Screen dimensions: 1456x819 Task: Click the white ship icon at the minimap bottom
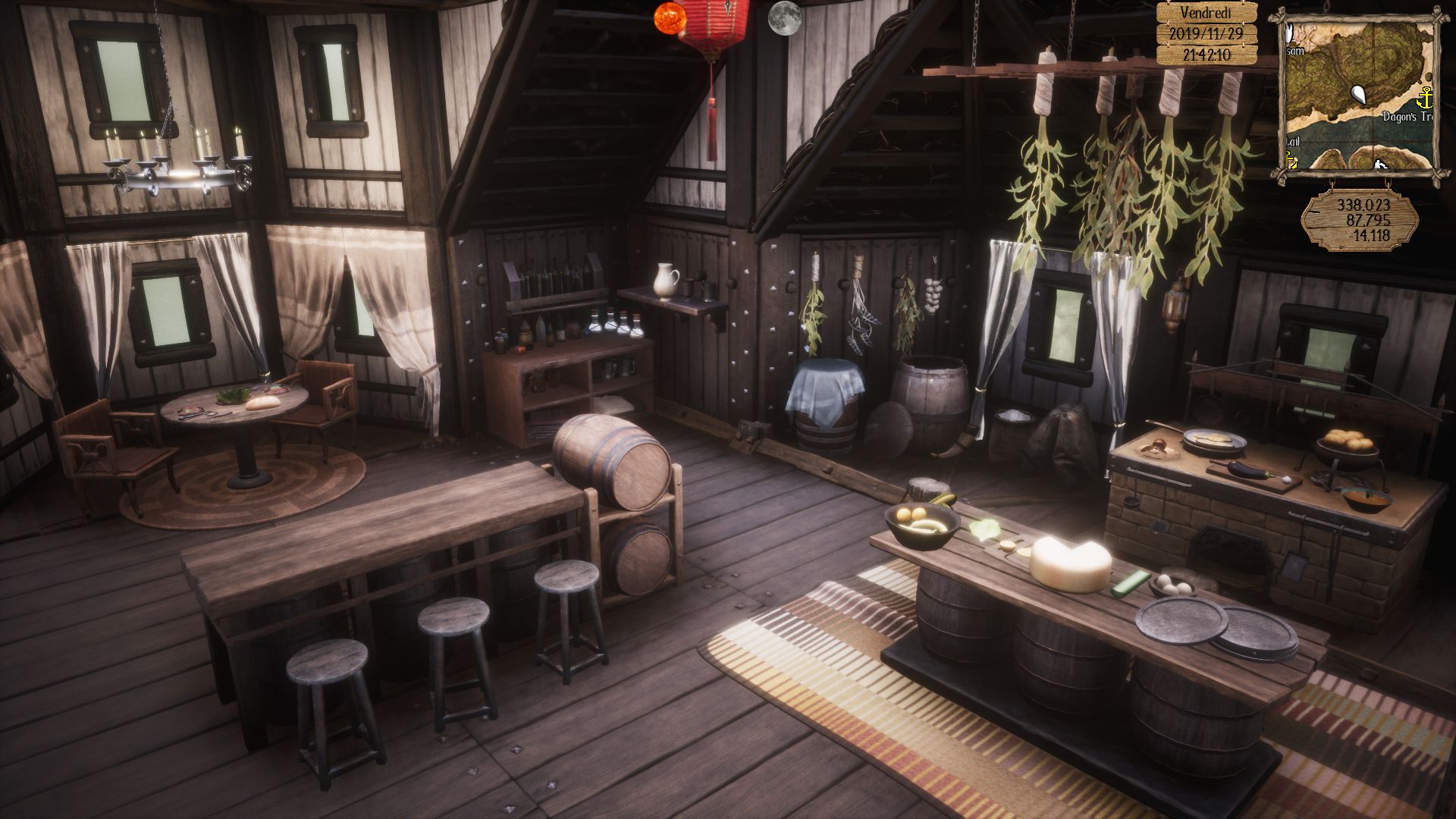tap(1379, 165)
